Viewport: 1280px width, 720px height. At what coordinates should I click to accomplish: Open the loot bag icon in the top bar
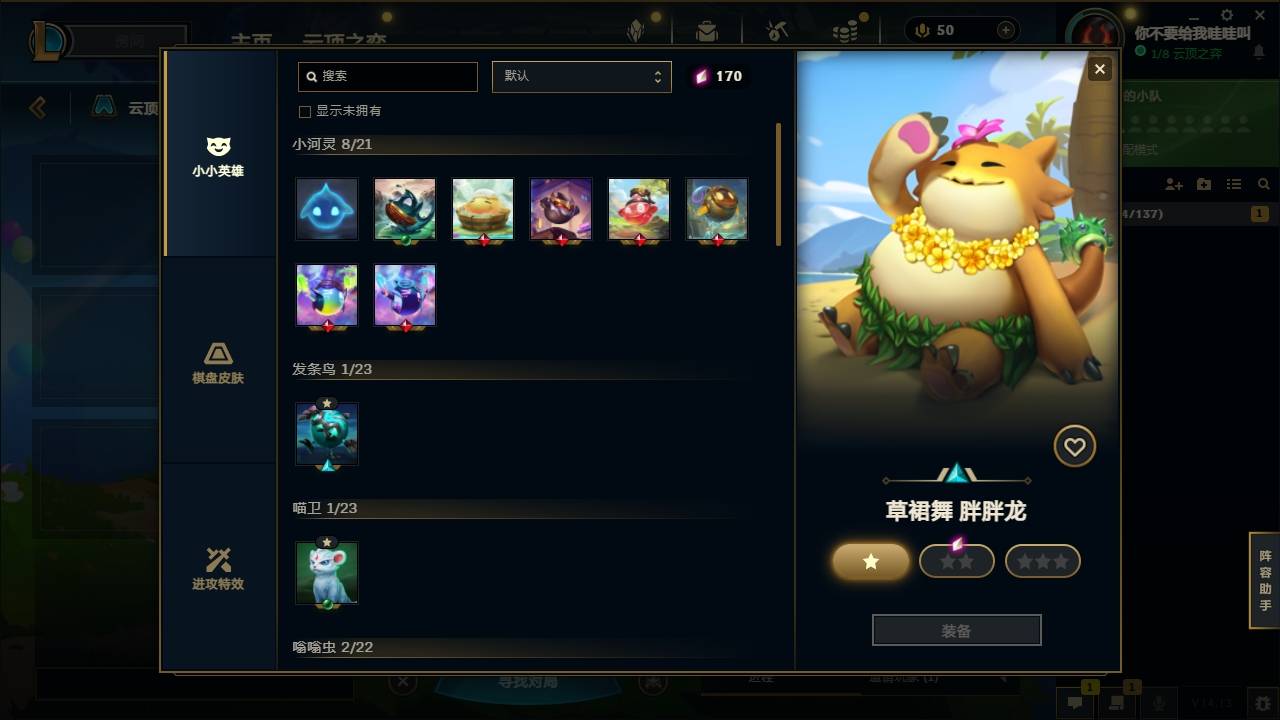coord(707,30)
